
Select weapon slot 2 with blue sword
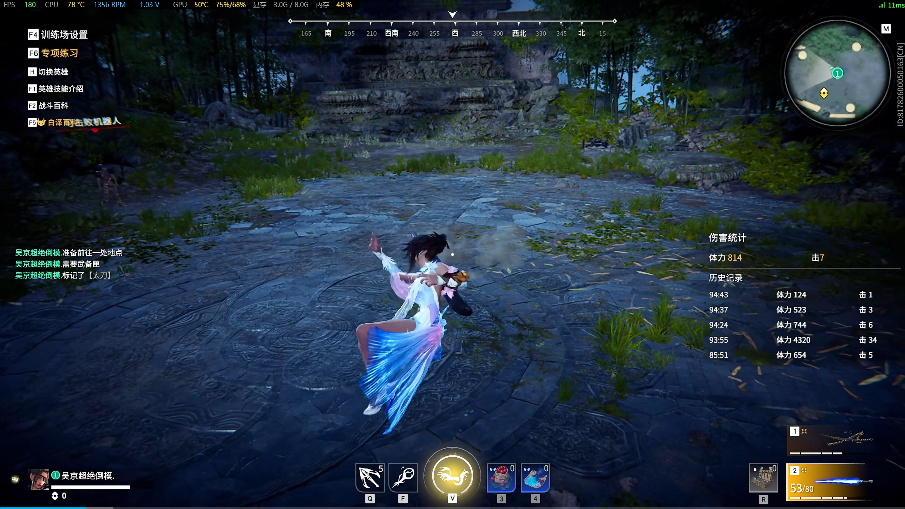click(830, 482)
